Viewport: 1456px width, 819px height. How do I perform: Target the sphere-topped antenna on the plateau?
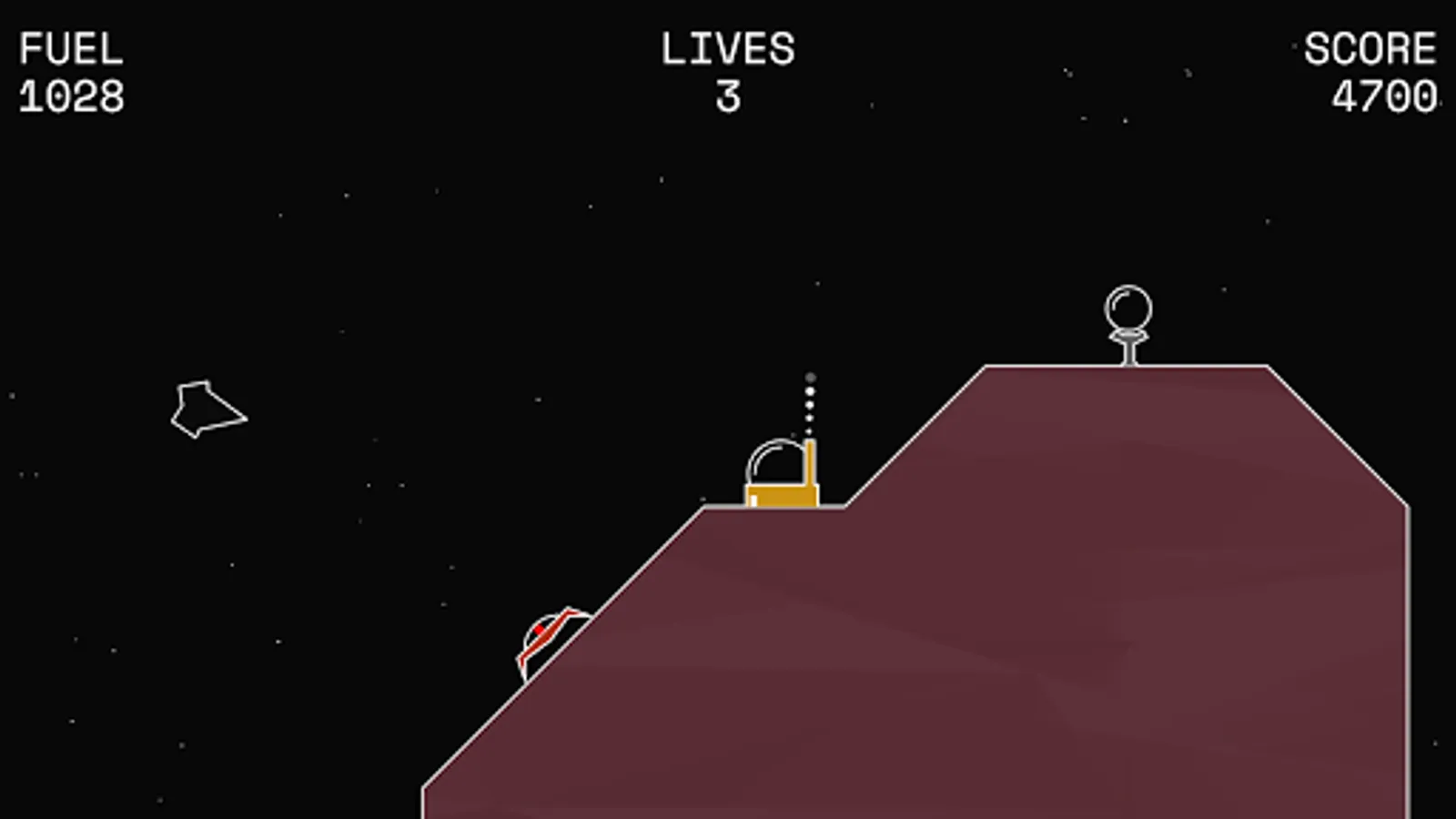(x=1128, y=323)
